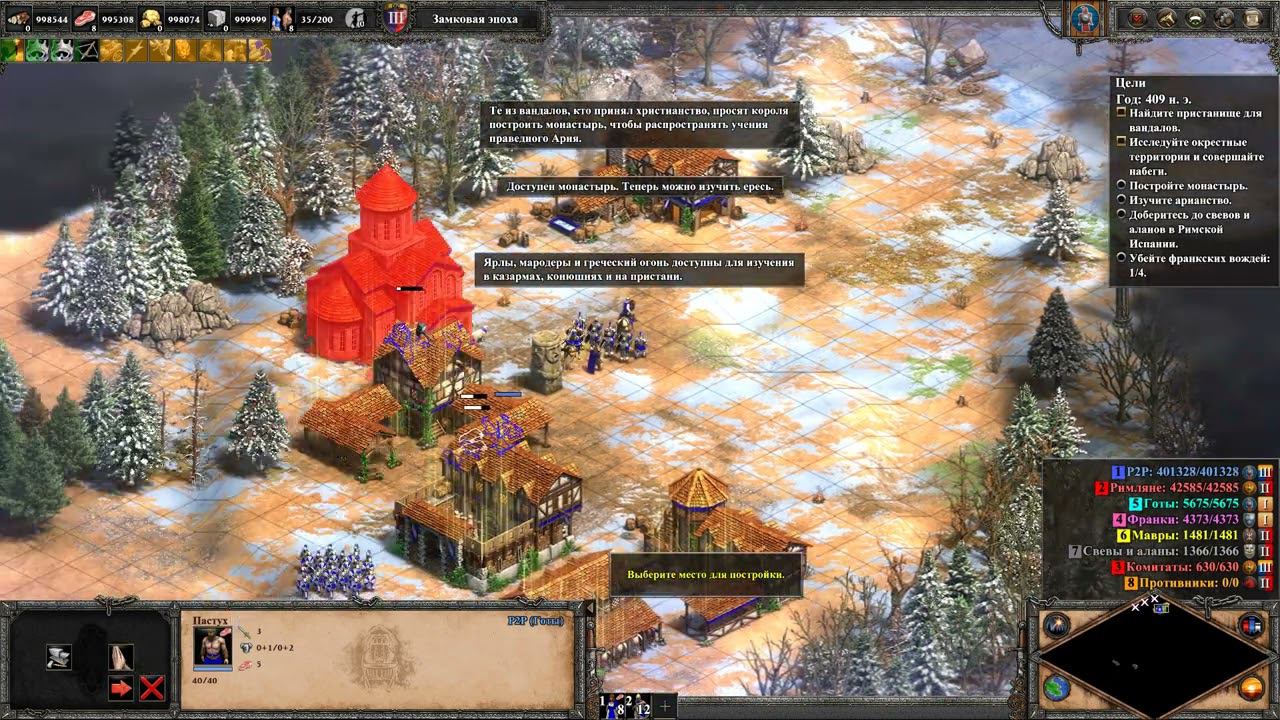Cancel with the red X button
Viewport: 1280px width, 720px height.
(x=152, y=688)
